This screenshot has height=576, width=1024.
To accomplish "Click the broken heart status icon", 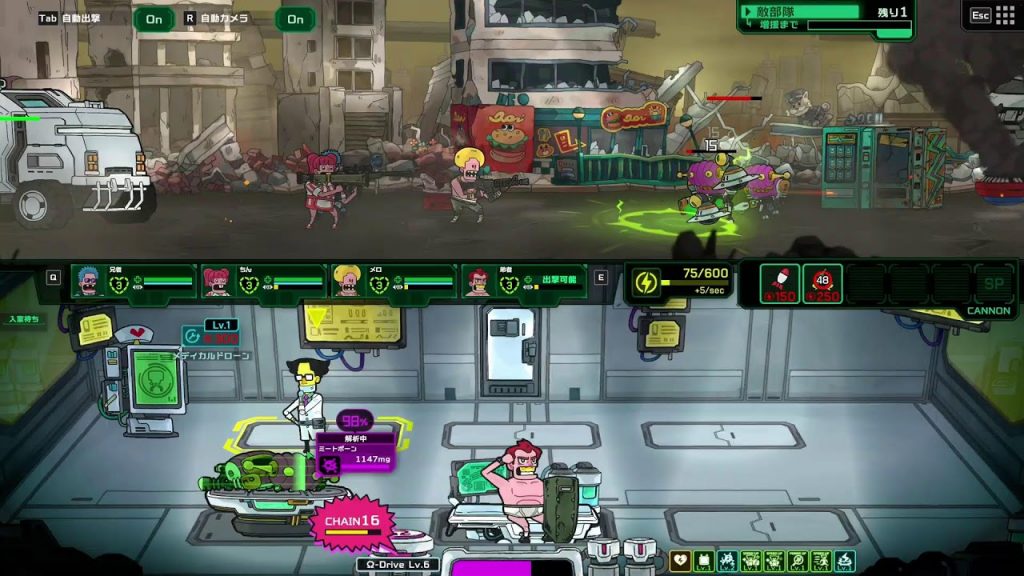I will point(680,561).
